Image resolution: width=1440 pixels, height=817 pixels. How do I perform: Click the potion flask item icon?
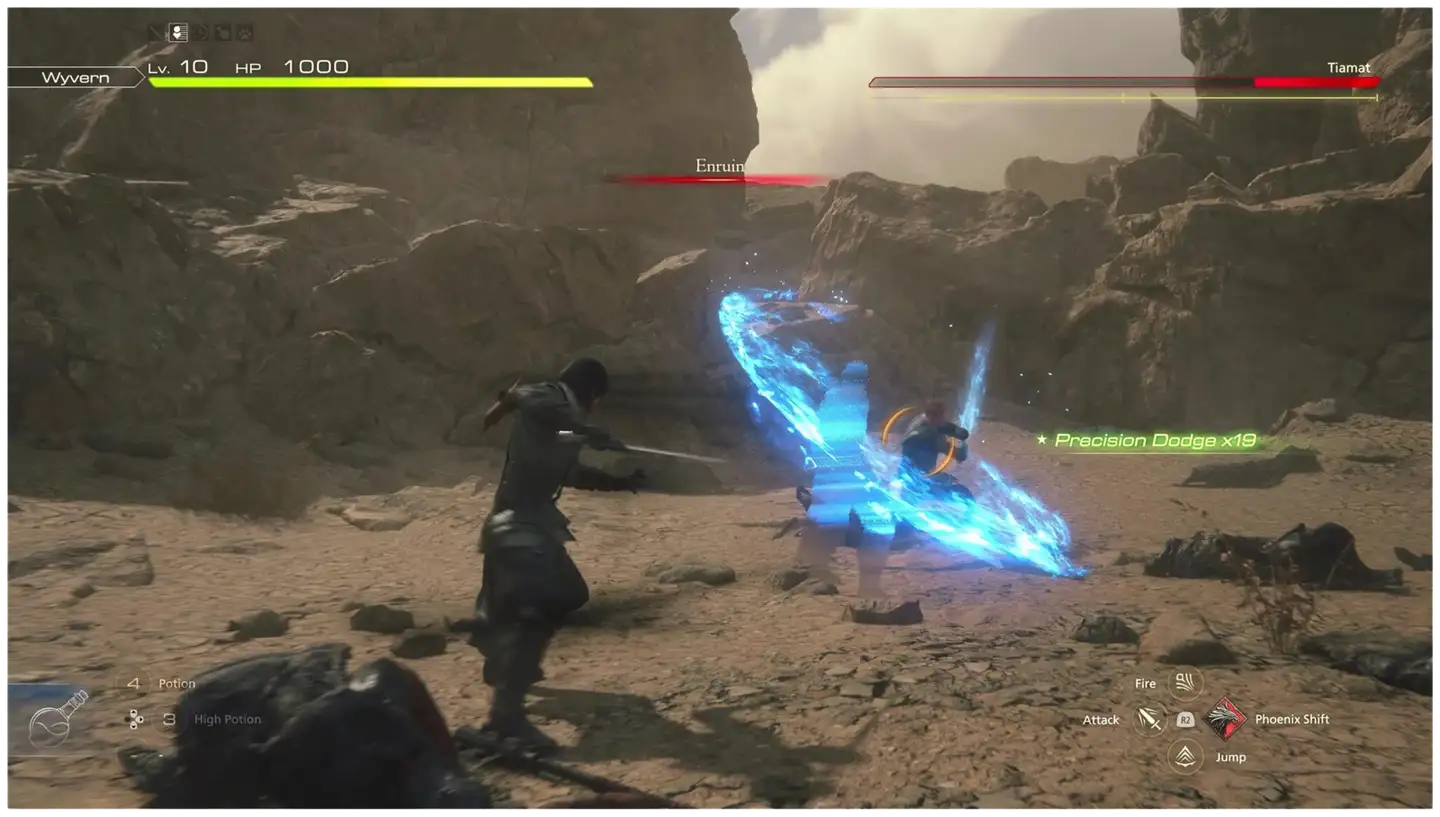[55, 719]
